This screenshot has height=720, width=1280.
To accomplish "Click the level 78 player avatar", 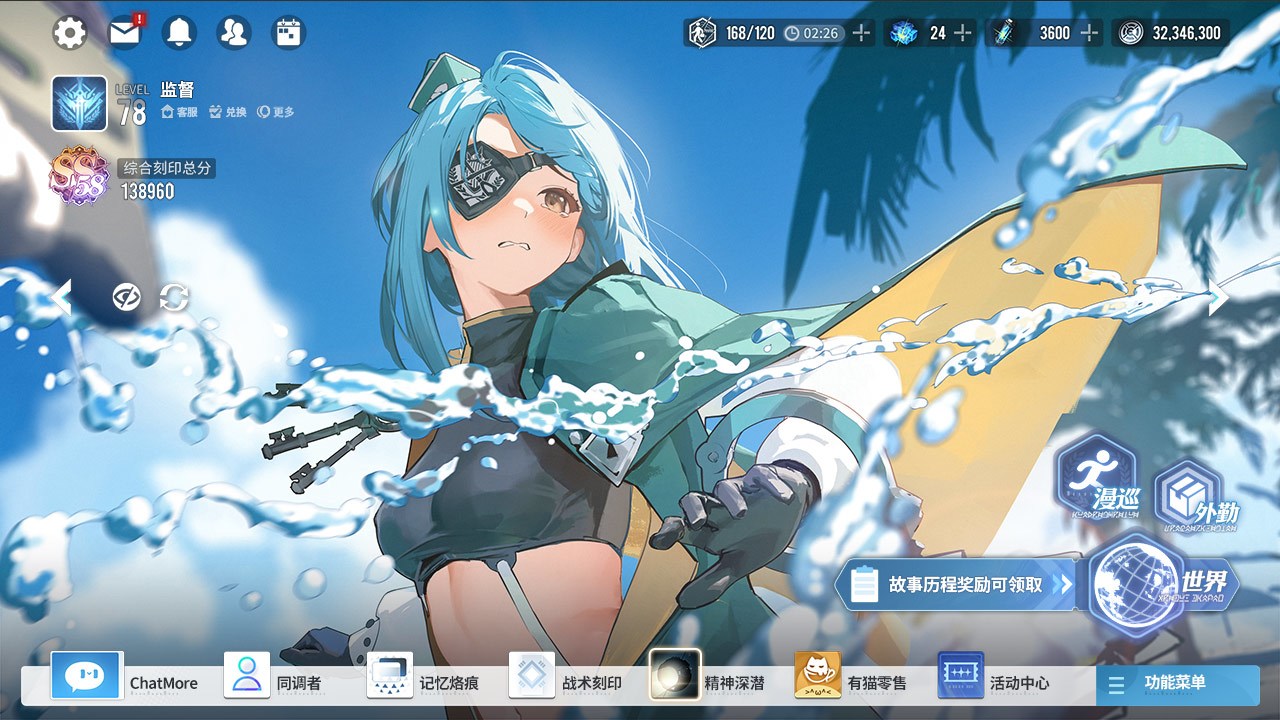I will [x=80, y=103].
